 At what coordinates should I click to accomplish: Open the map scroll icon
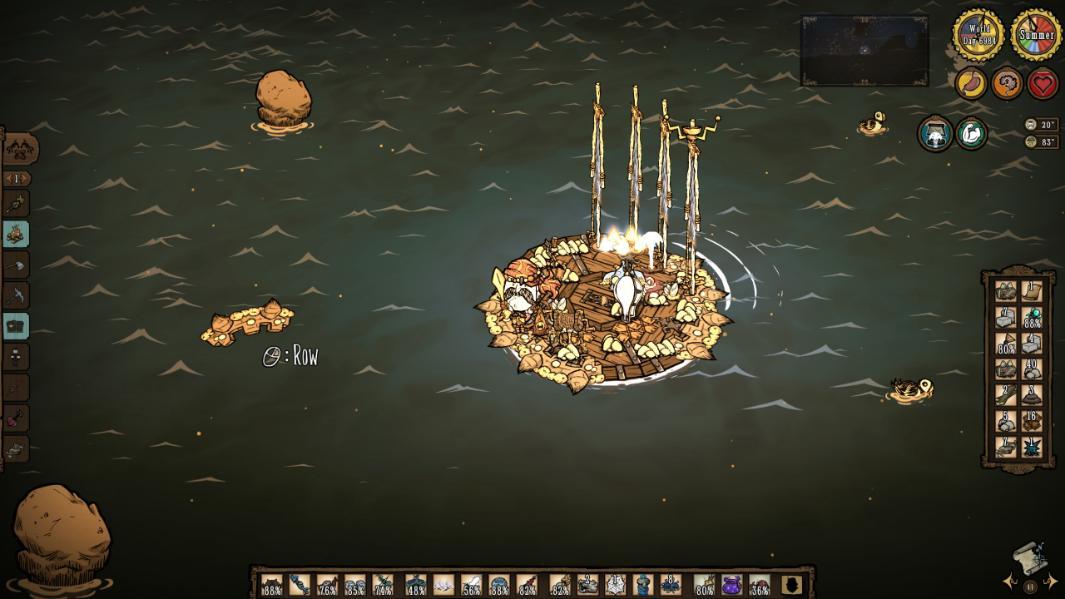click(1029, 557)
